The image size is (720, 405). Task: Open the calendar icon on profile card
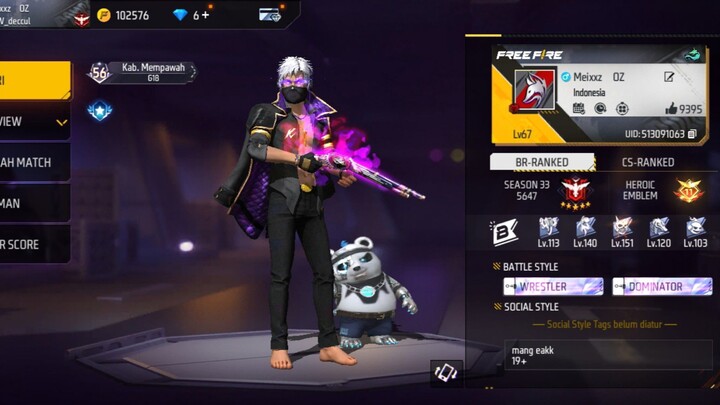pyautogui.click(x=578, y=109)
